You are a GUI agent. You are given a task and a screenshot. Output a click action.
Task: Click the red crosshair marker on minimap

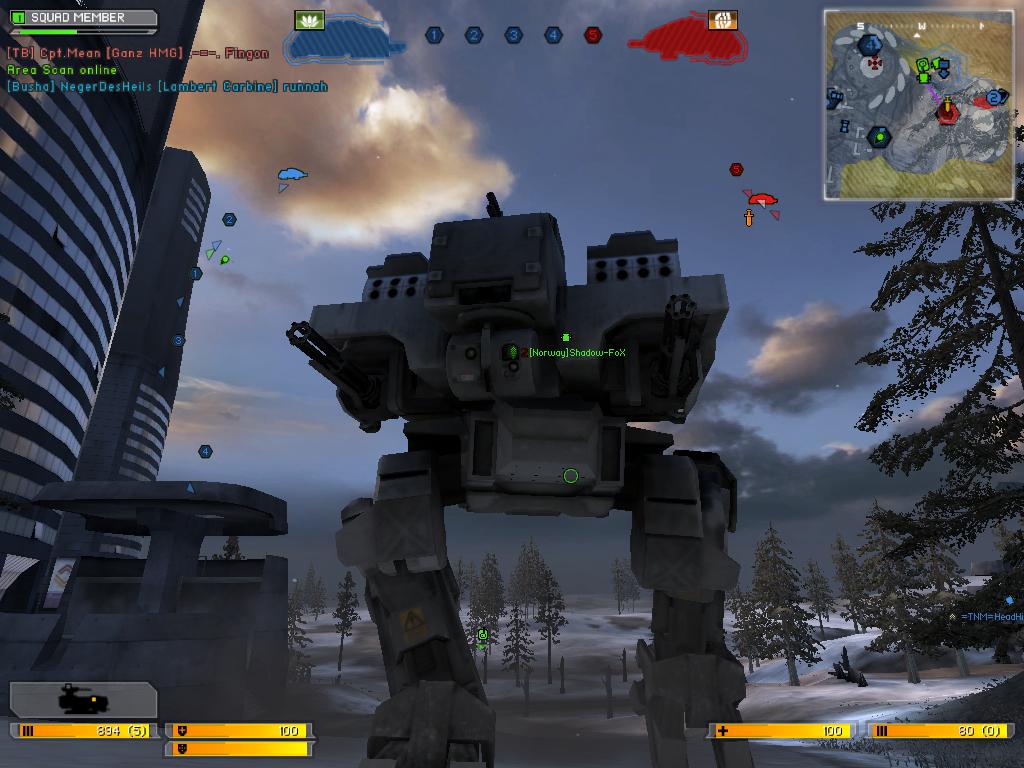[876, 63]
